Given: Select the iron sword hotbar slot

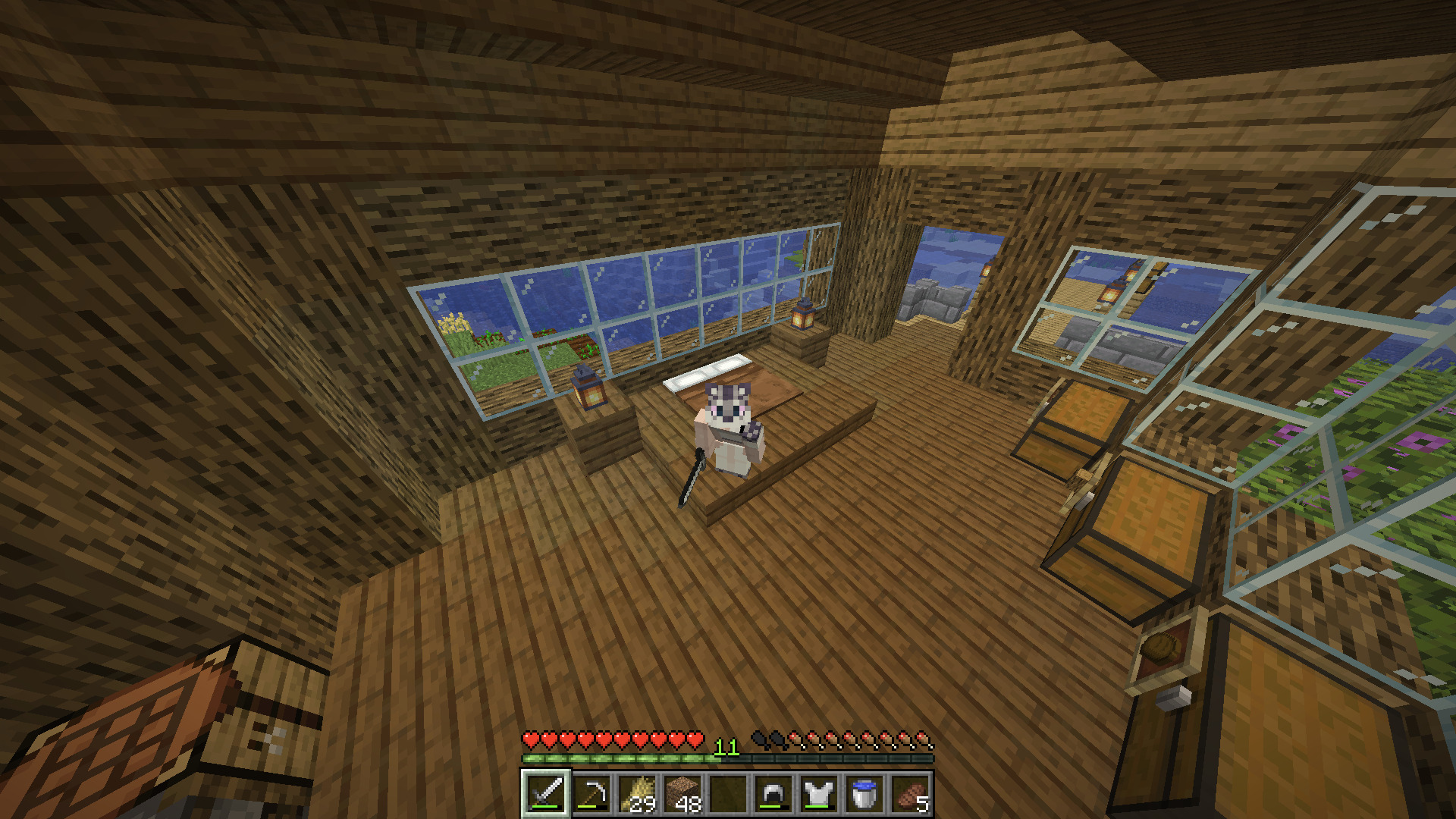Looking at the screenshot, I should (546, 794).
